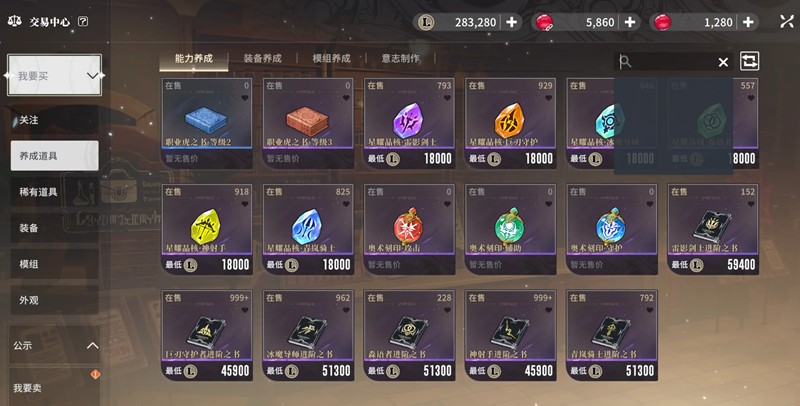Select the 关注 category
Screen dimensions: 800x406
(29, 120)
